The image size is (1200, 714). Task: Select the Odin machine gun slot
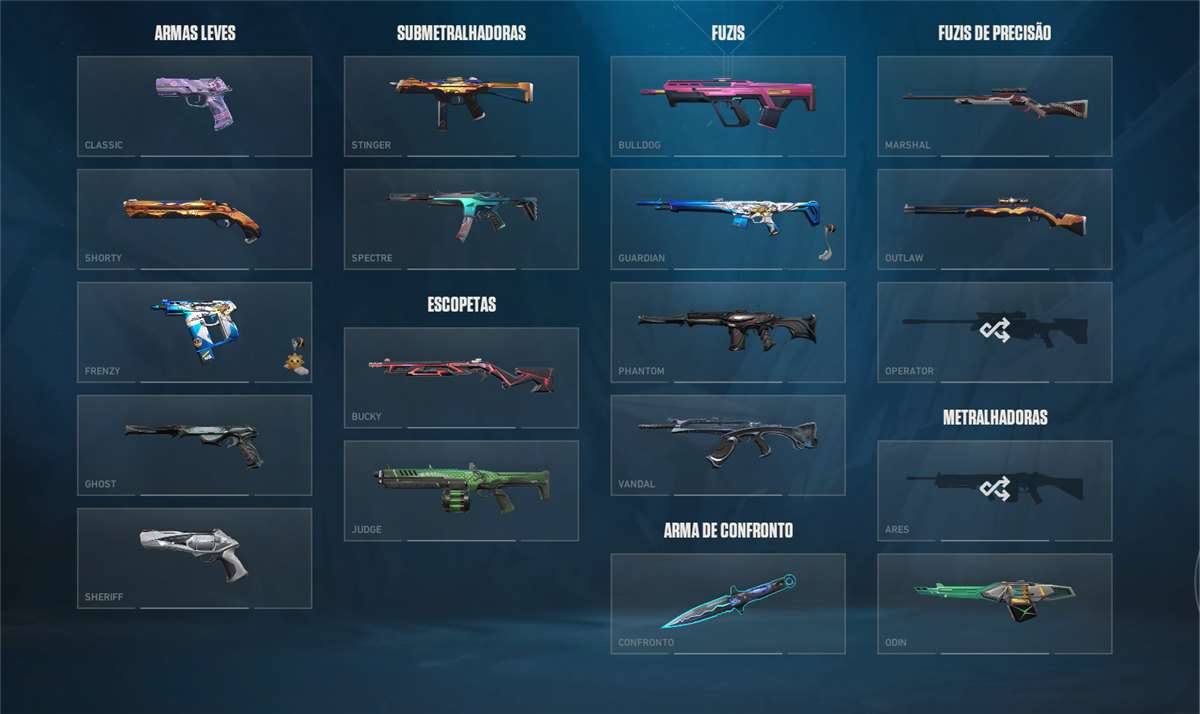[995, 604]
